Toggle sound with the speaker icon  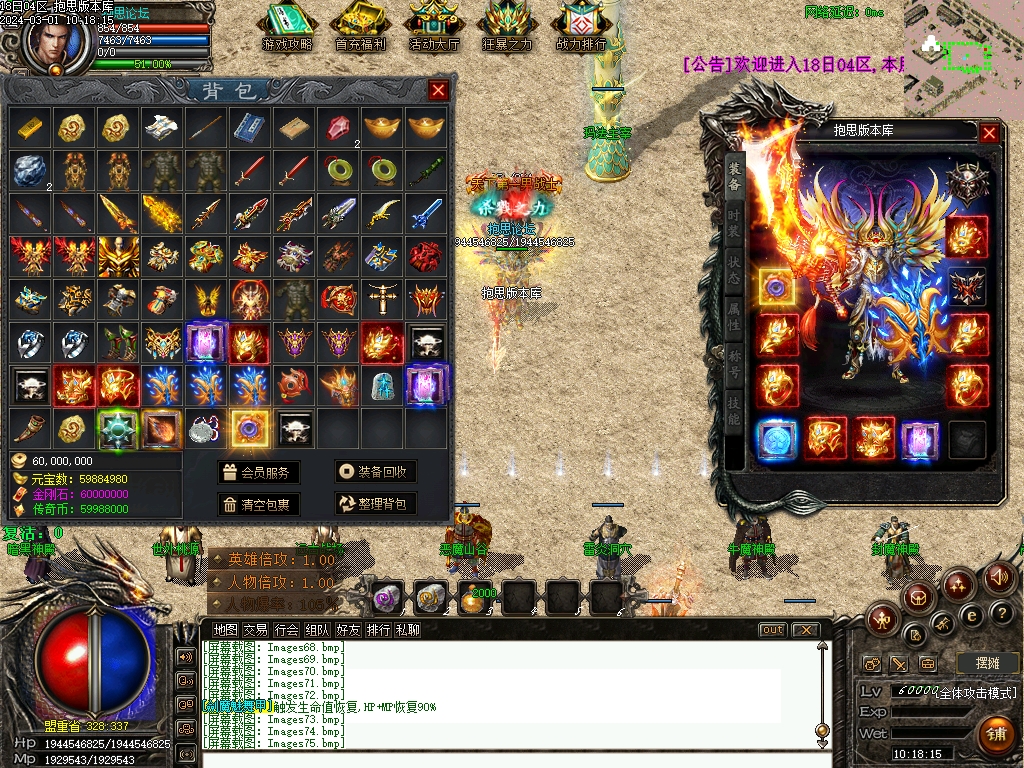click(999, 577)
